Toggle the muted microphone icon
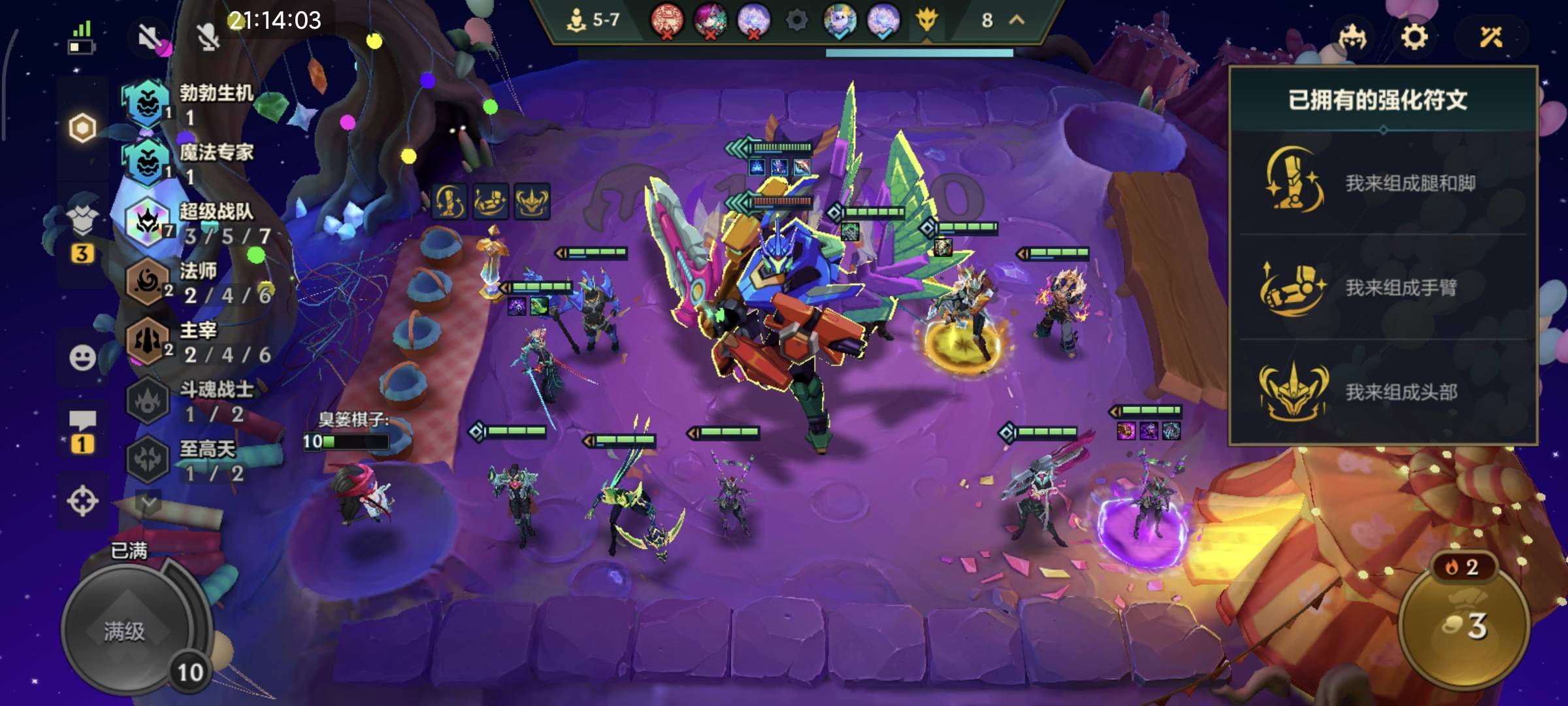Viewport: 1568px width, 706px height. (x=208, y=37)
